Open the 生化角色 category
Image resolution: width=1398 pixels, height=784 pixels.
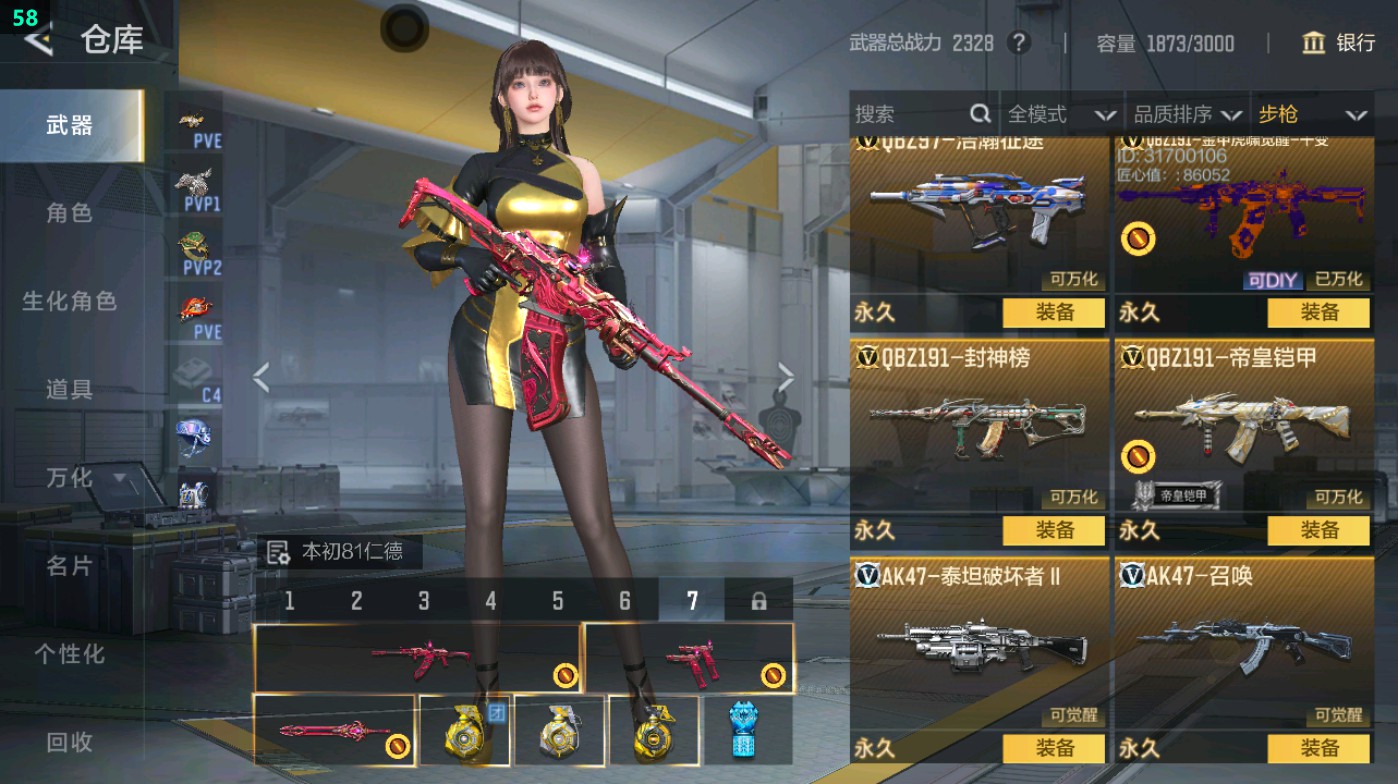(x=69, y=301)
